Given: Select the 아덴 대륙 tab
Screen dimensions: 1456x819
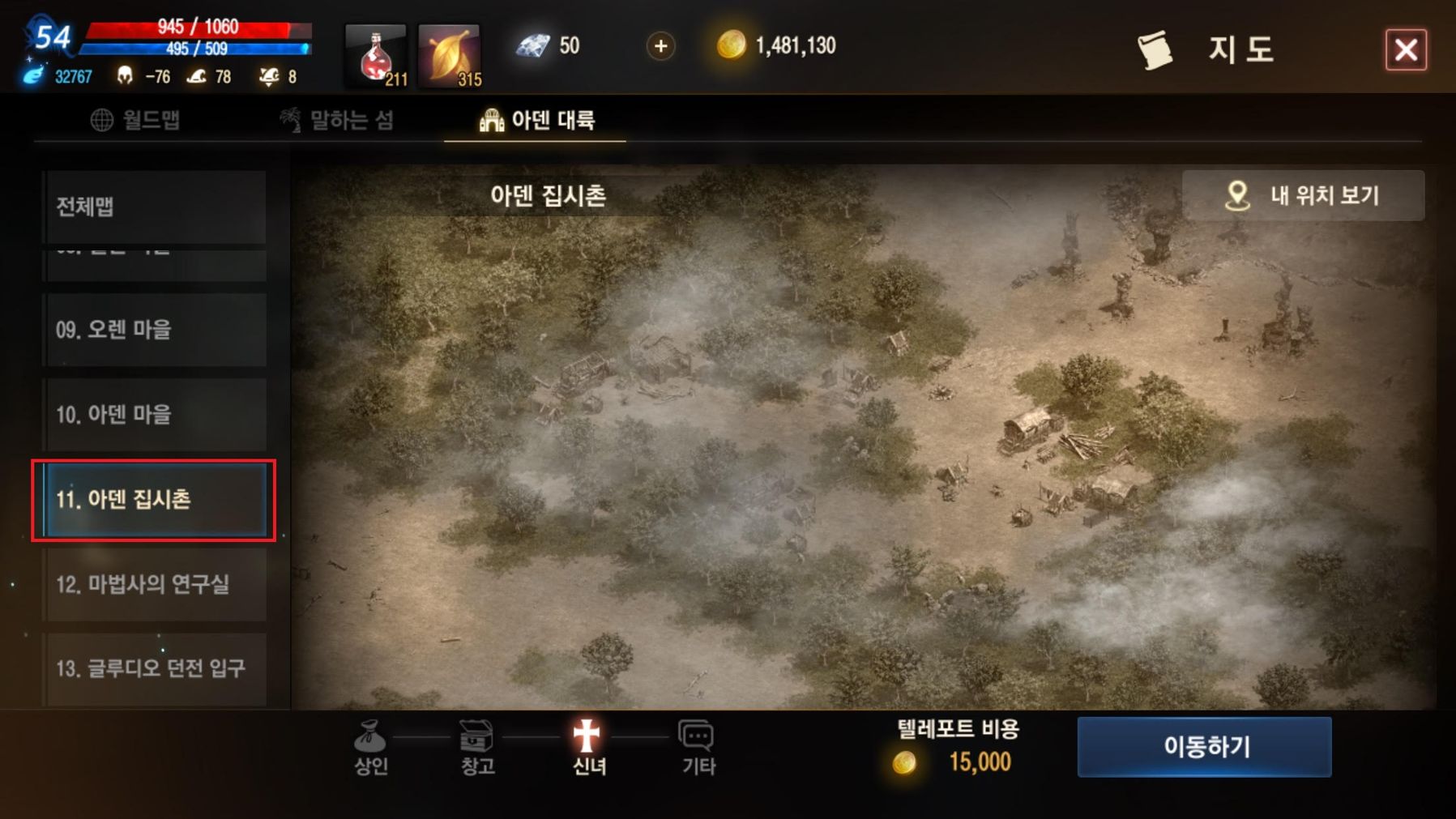Looking at the screenshot, I should coord(536,120).
